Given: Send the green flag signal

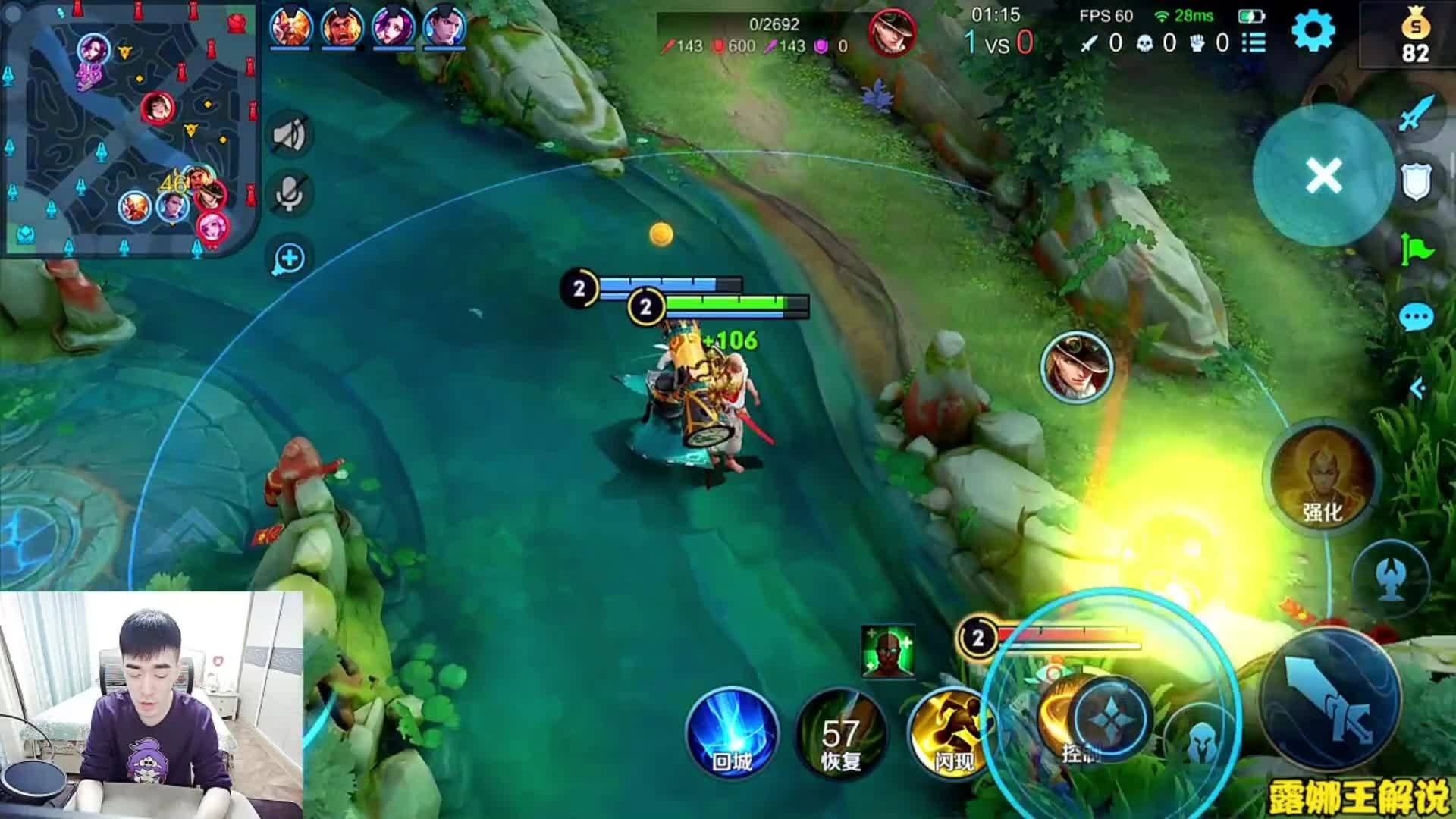Looking at the screenshot, I should click(1416, 248).
